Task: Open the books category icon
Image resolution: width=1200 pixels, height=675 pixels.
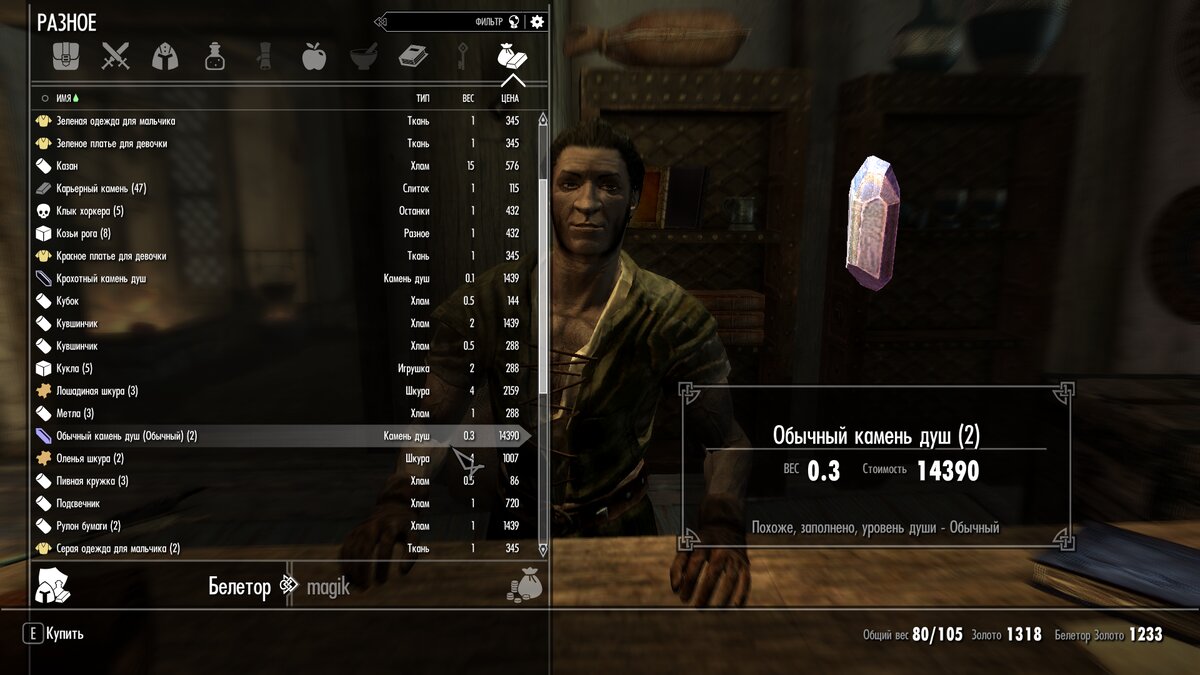Action: (413, 56)
